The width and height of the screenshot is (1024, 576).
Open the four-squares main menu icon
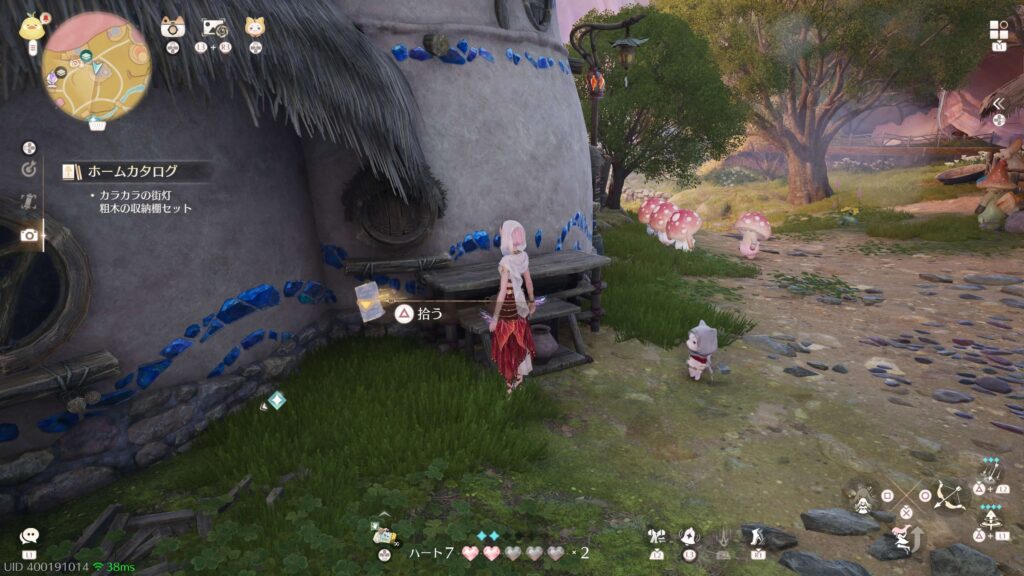(x=998, y=30)
